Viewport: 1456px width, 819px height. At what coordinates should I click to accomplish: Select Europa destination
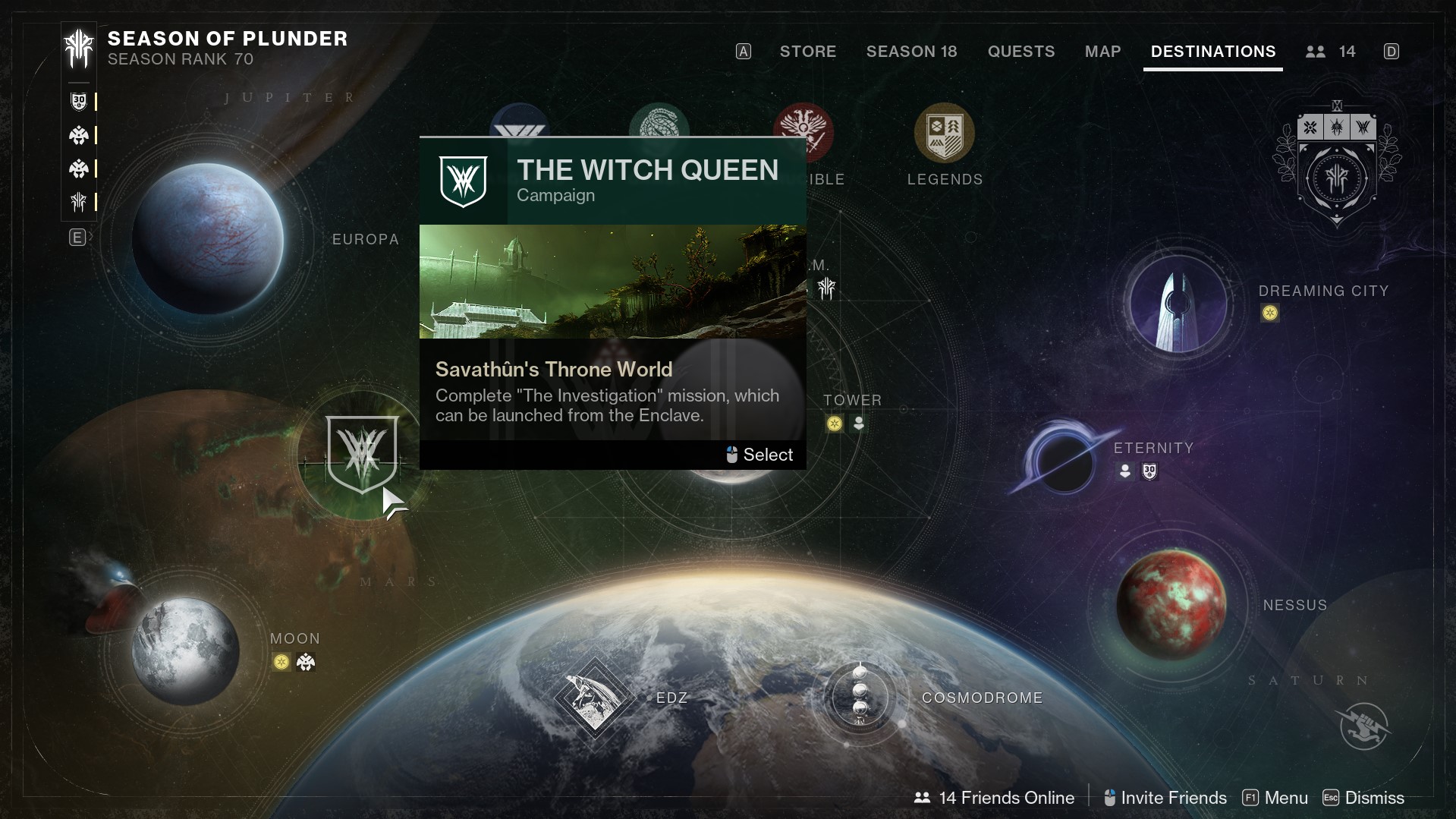208,238
